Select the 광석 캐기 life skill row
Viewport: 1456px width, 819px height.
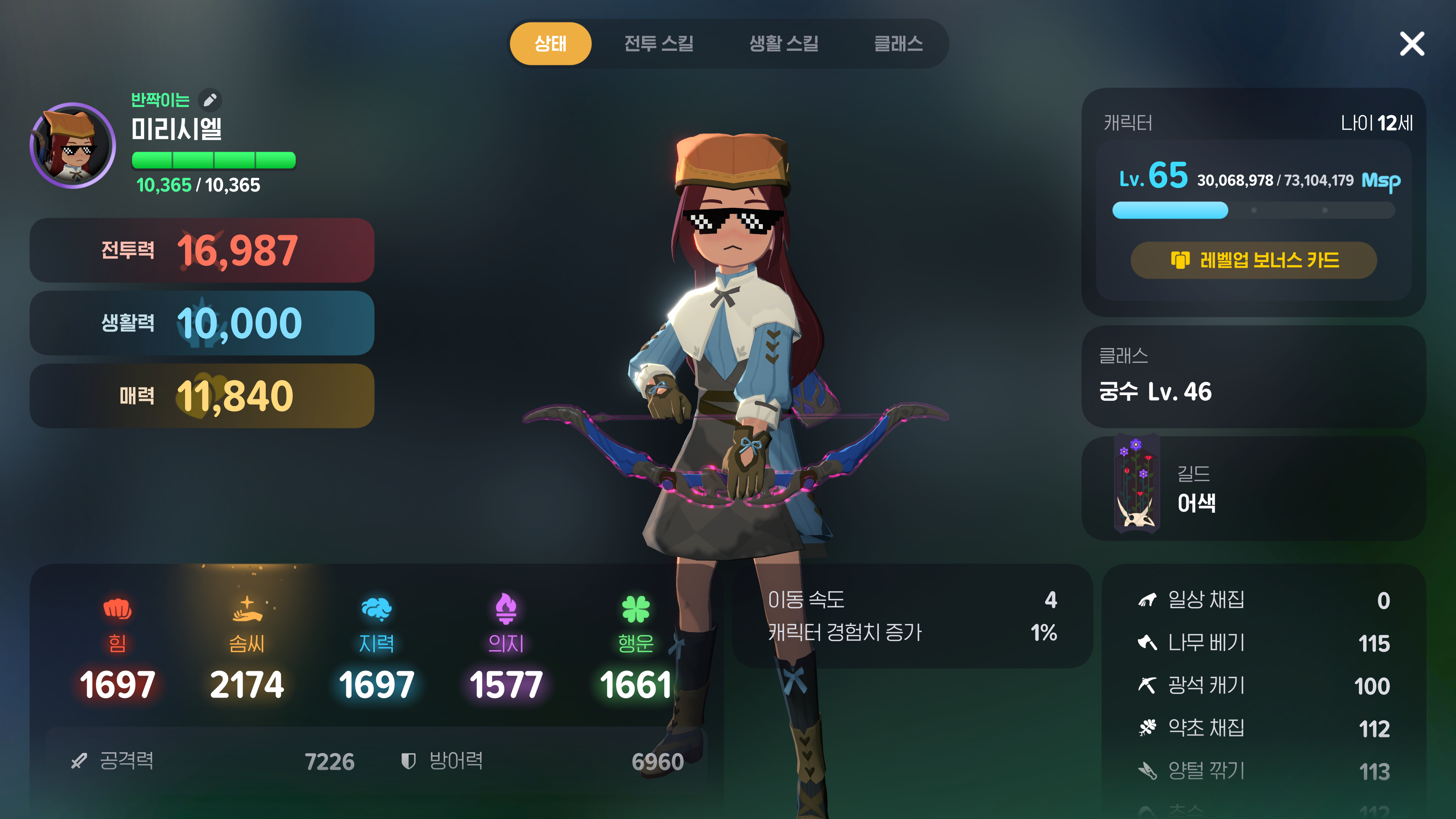pos(1263,686)
